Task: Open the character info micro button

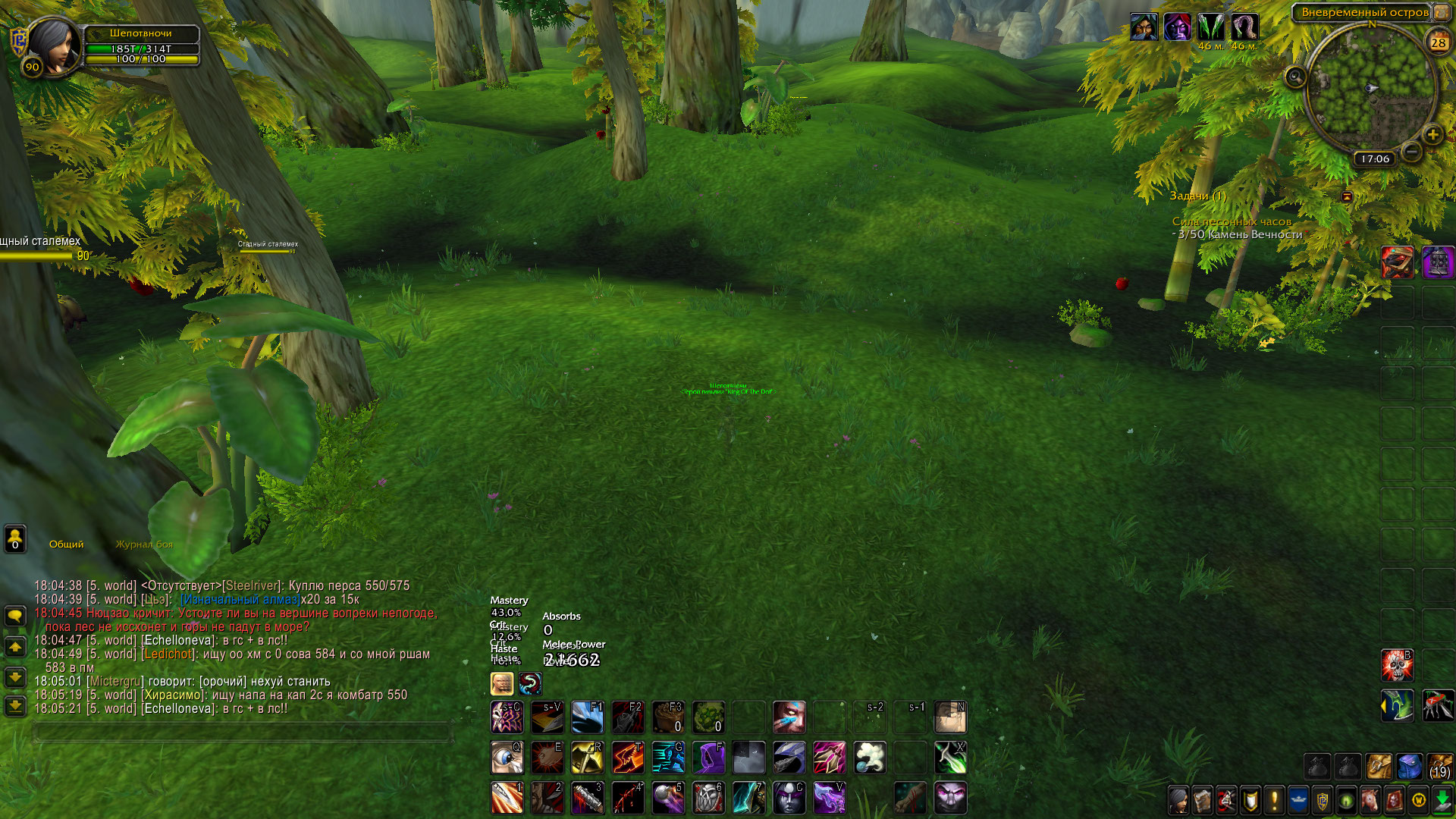Action: tap(1178, 799)
